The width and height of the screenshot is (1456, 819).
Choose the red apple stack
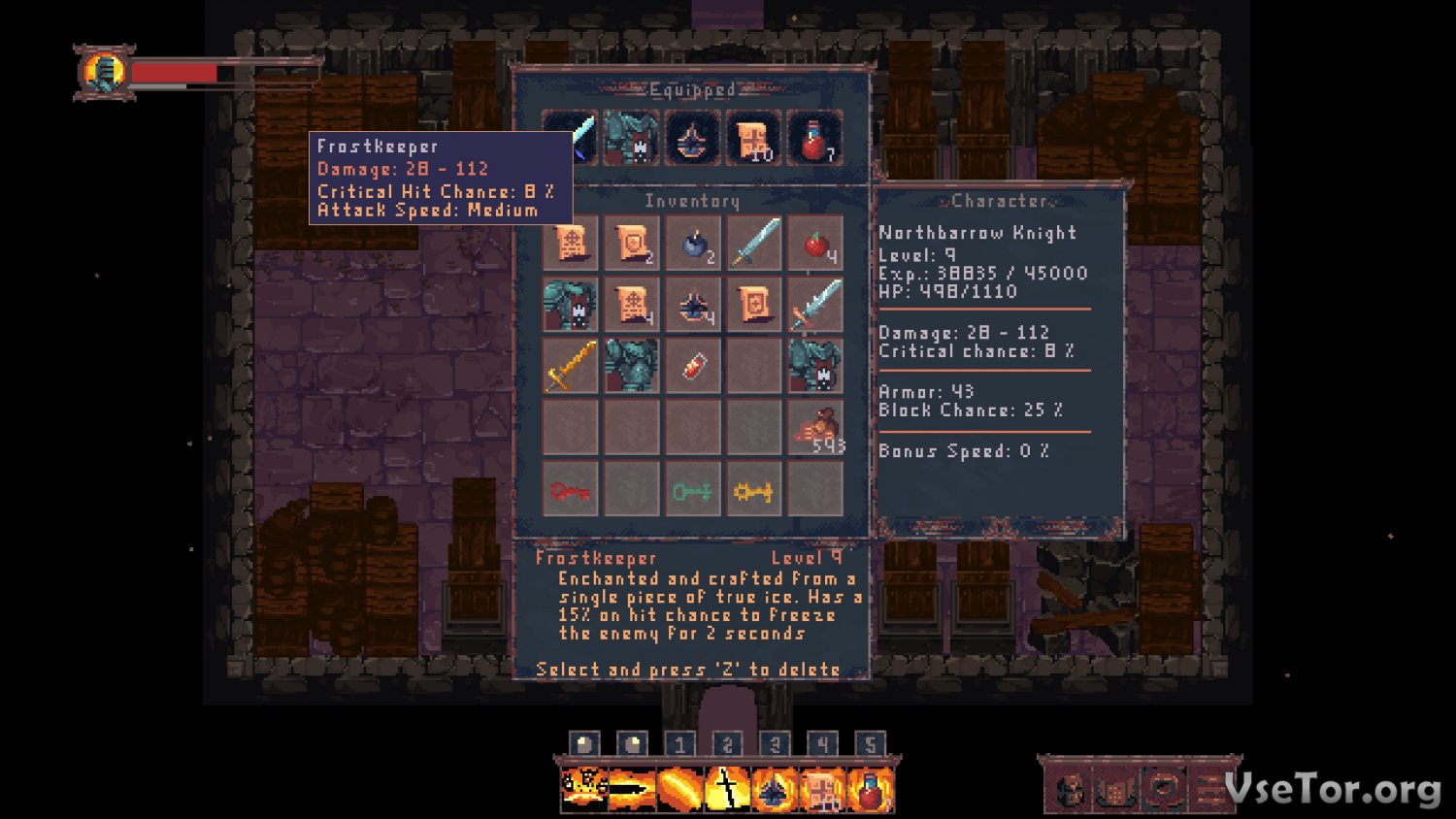[815, 243]
